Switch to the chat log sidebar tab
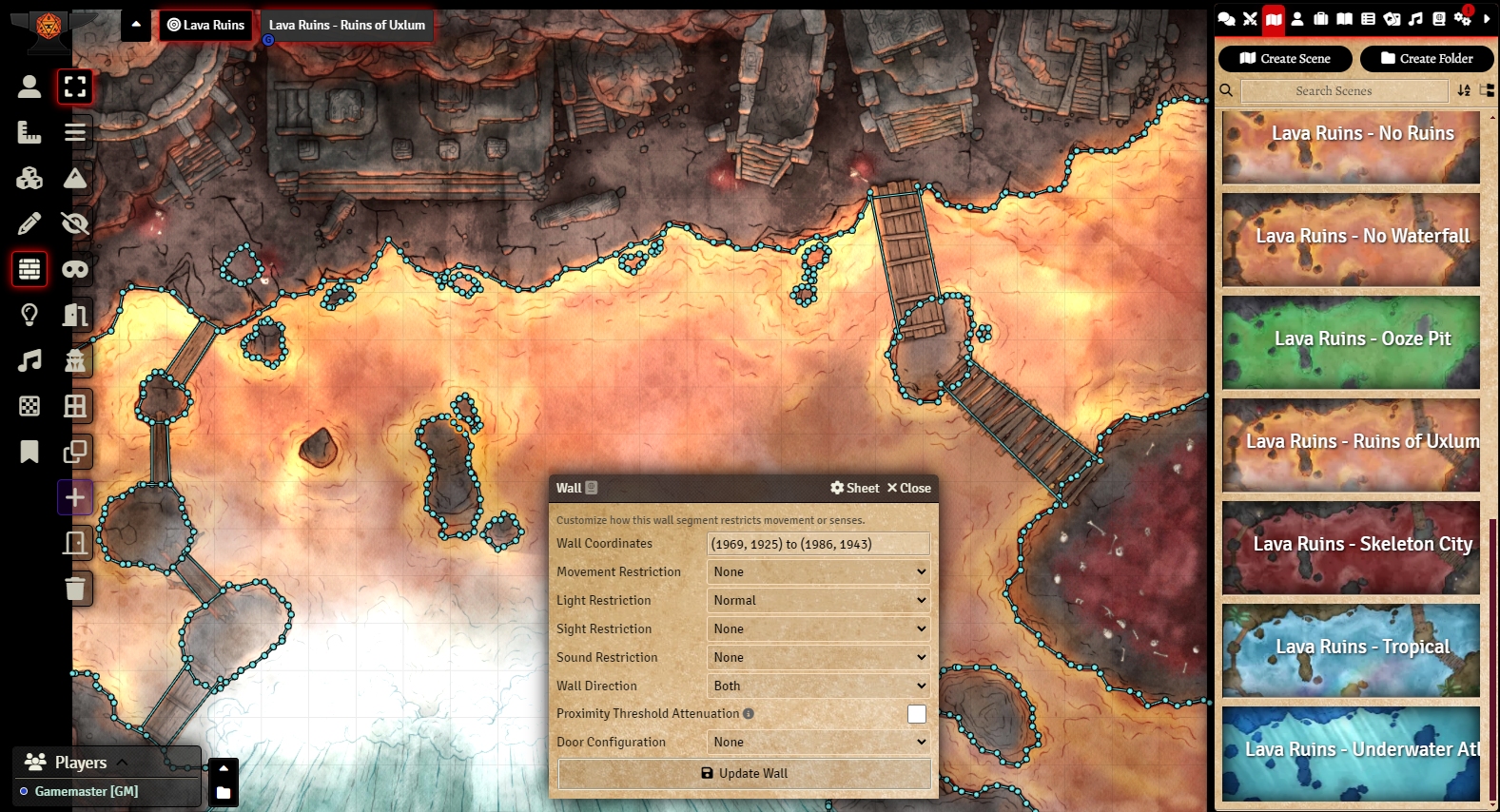This screenshot has width=1500, height=812. point(1227,19)
